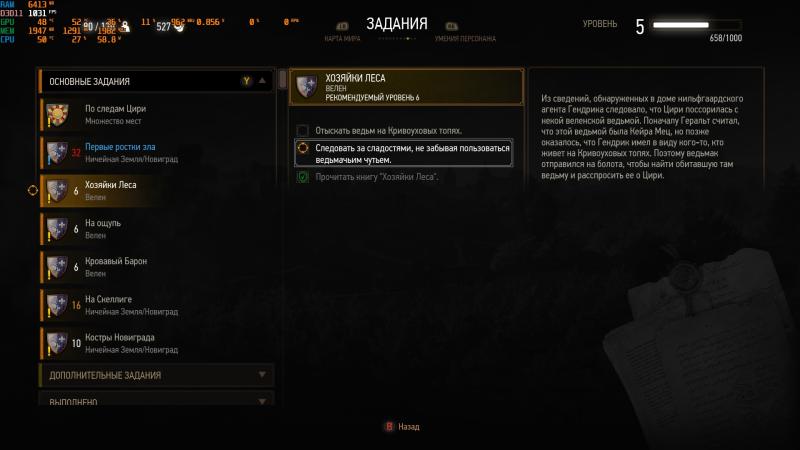Screen dimensions: 800x450
Task: Select quest "Костры Новиграда"
Action: pyautogui.click(x=155, y=343)
